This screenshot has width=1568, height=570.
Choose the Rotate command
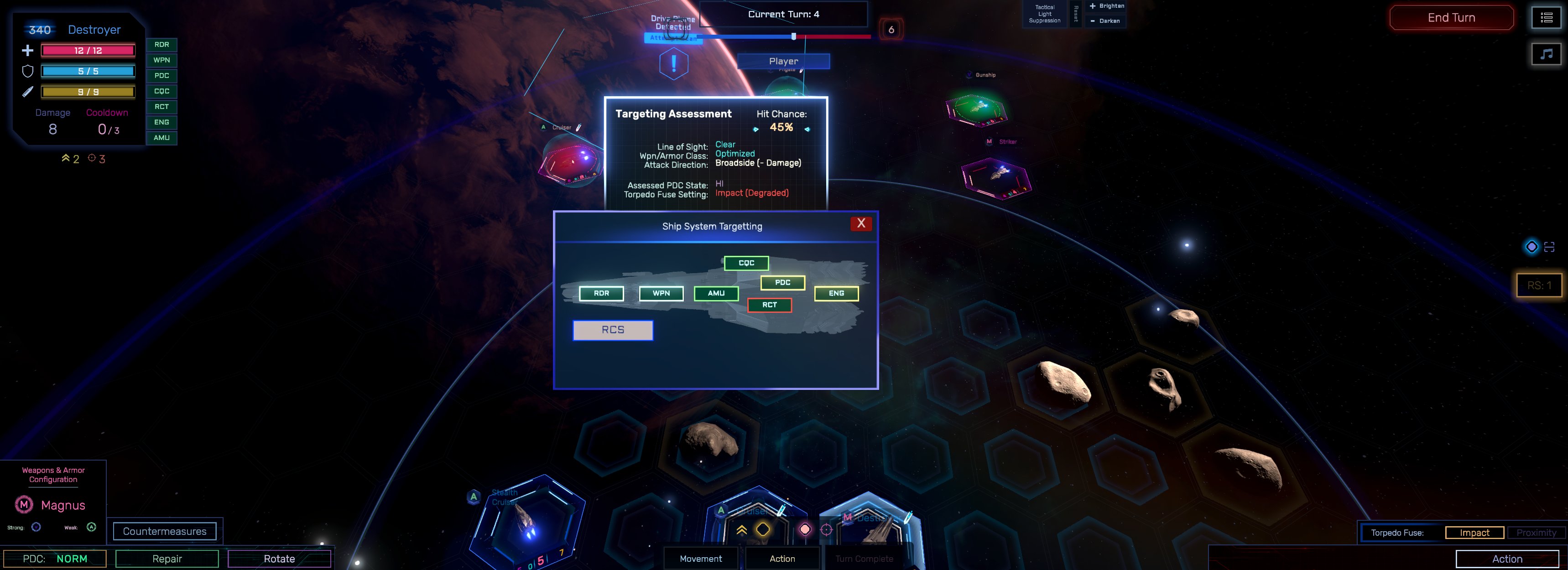click(279, 559)
